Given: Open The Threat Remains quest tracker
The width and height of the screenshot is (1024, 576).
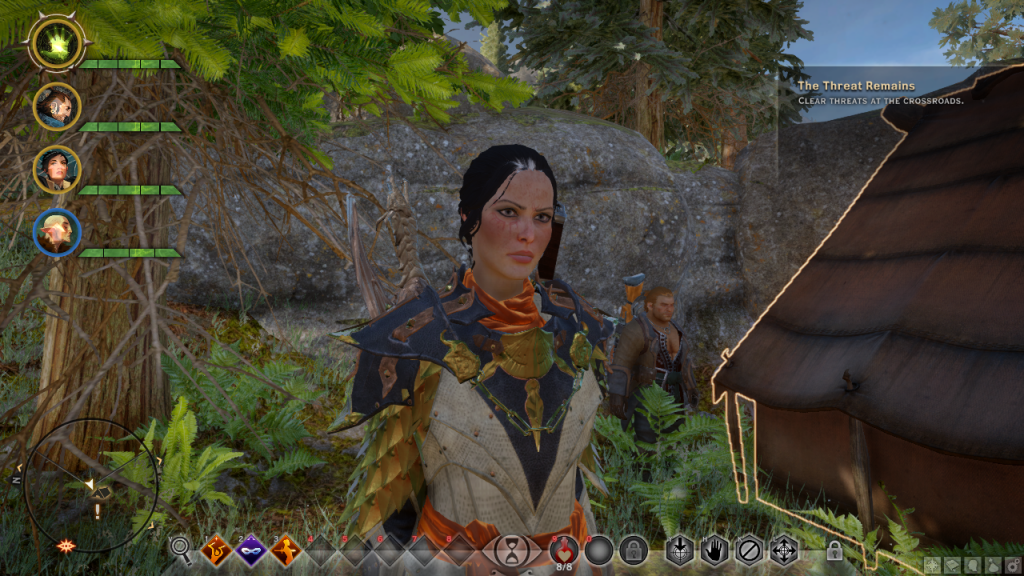Looking at the screenshot, I should pos(856,86).
